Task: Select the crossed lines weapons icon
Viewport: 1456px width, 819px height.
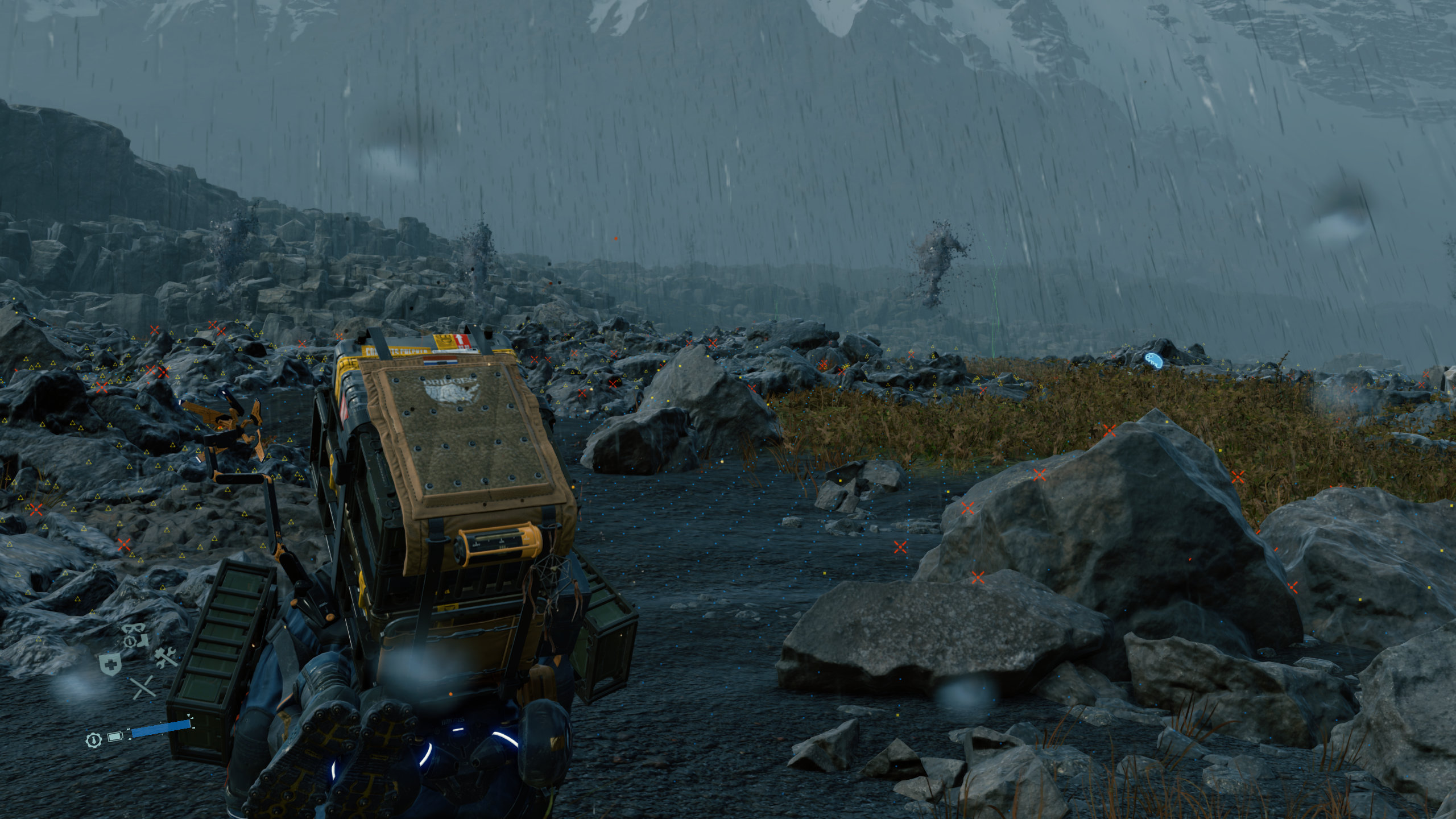Action: click(x=143, y=688)
